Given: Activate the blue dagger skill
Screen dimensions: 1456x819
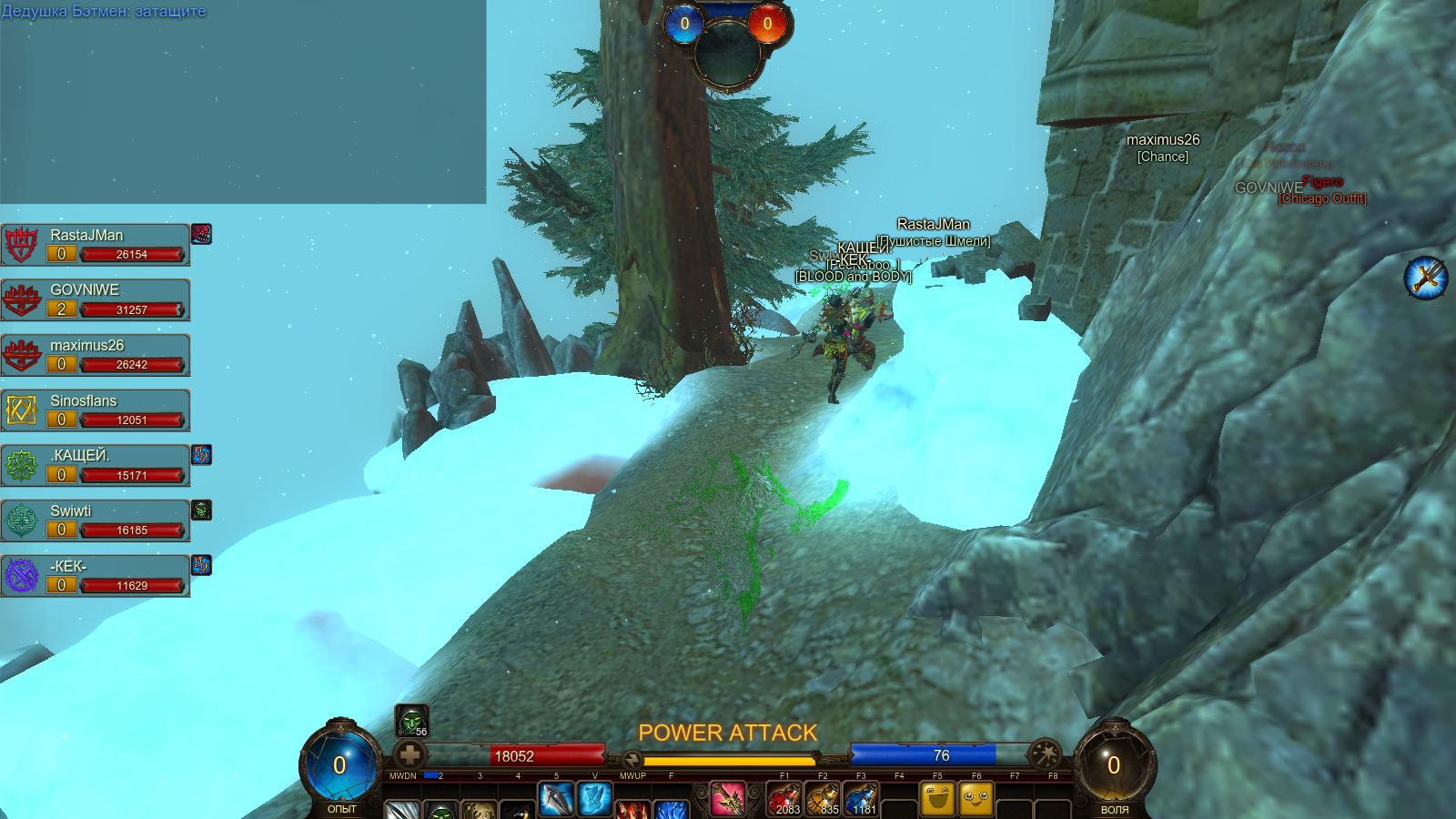Looking at the screenshot, I should (556, 800).
